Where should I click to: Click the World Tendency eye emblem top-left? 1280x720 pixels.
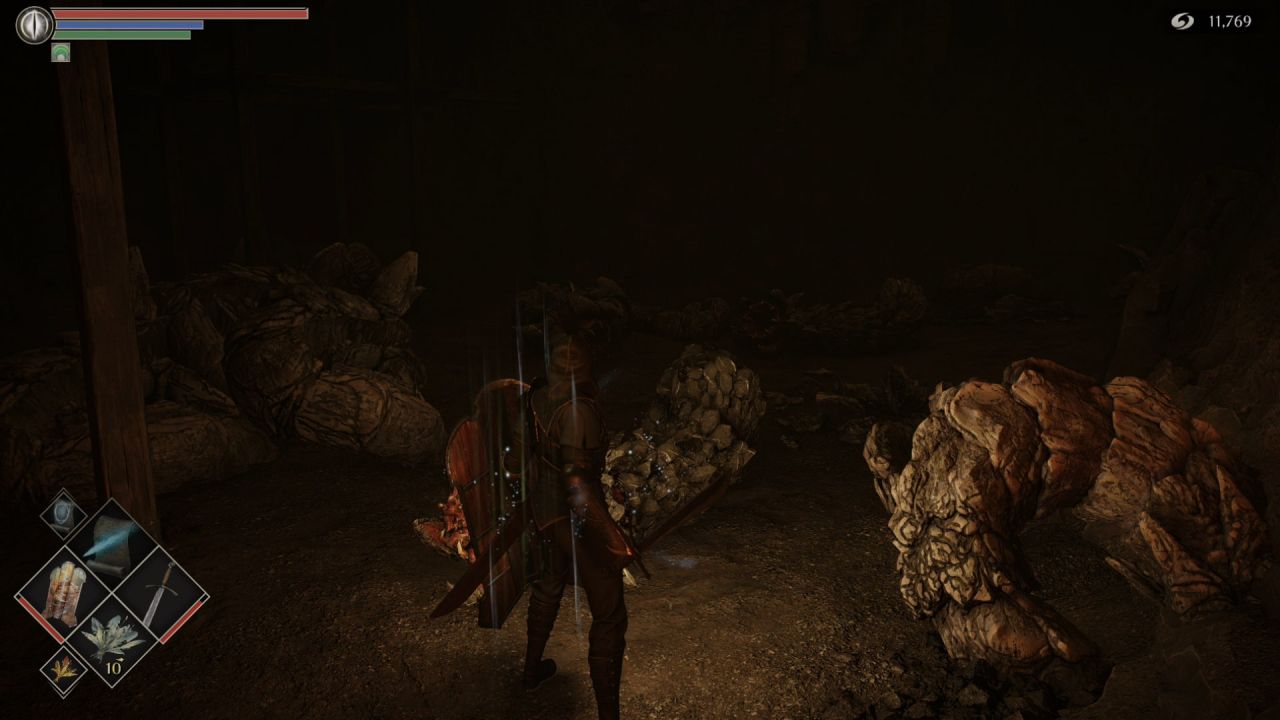[x=33, y=24]
